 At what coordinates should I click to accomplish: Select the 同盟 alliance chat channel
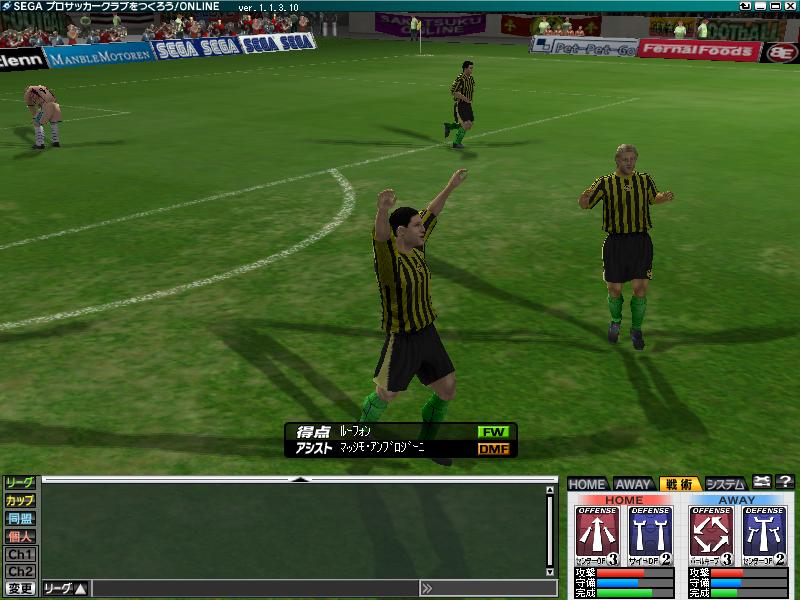pos(20,518)
